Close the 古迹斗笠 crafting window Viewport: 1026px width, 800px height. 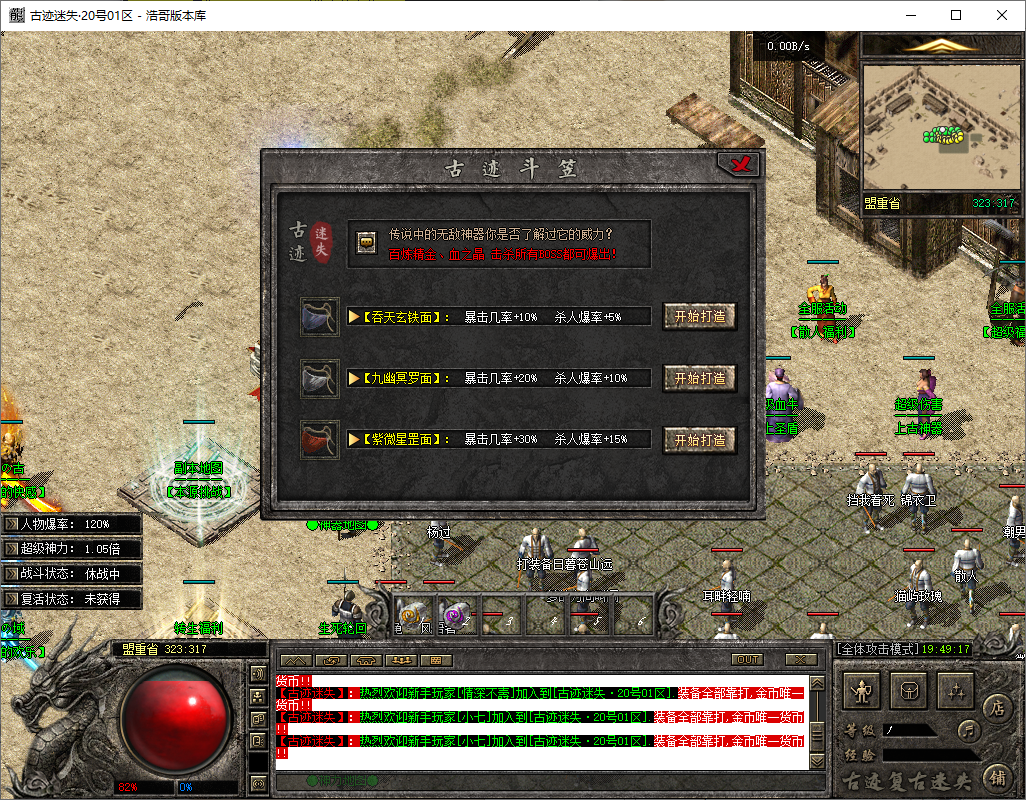[x=739, y=165]
